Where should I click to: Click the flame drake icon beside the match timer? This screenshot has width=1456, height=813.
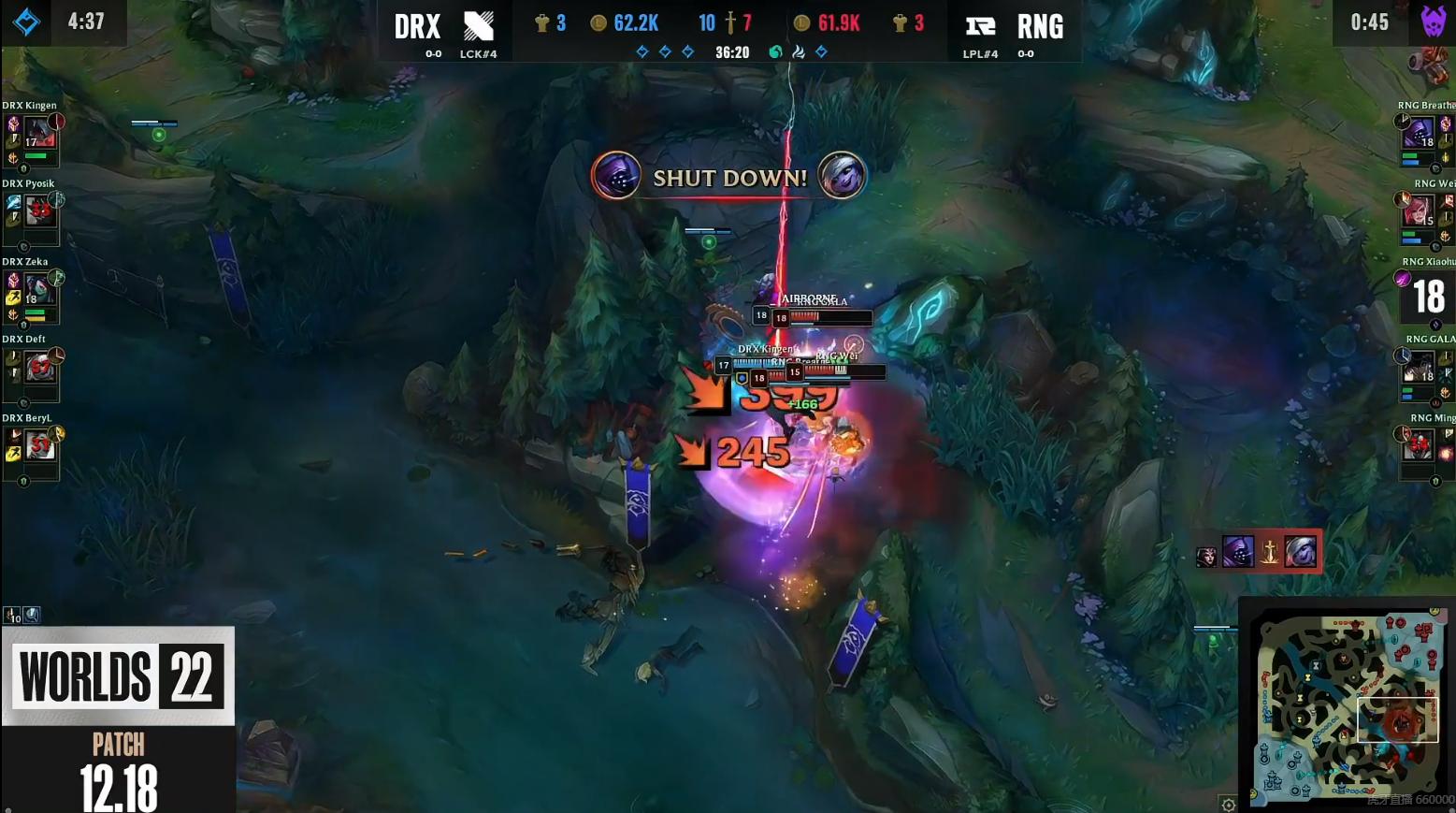point(798,51)
